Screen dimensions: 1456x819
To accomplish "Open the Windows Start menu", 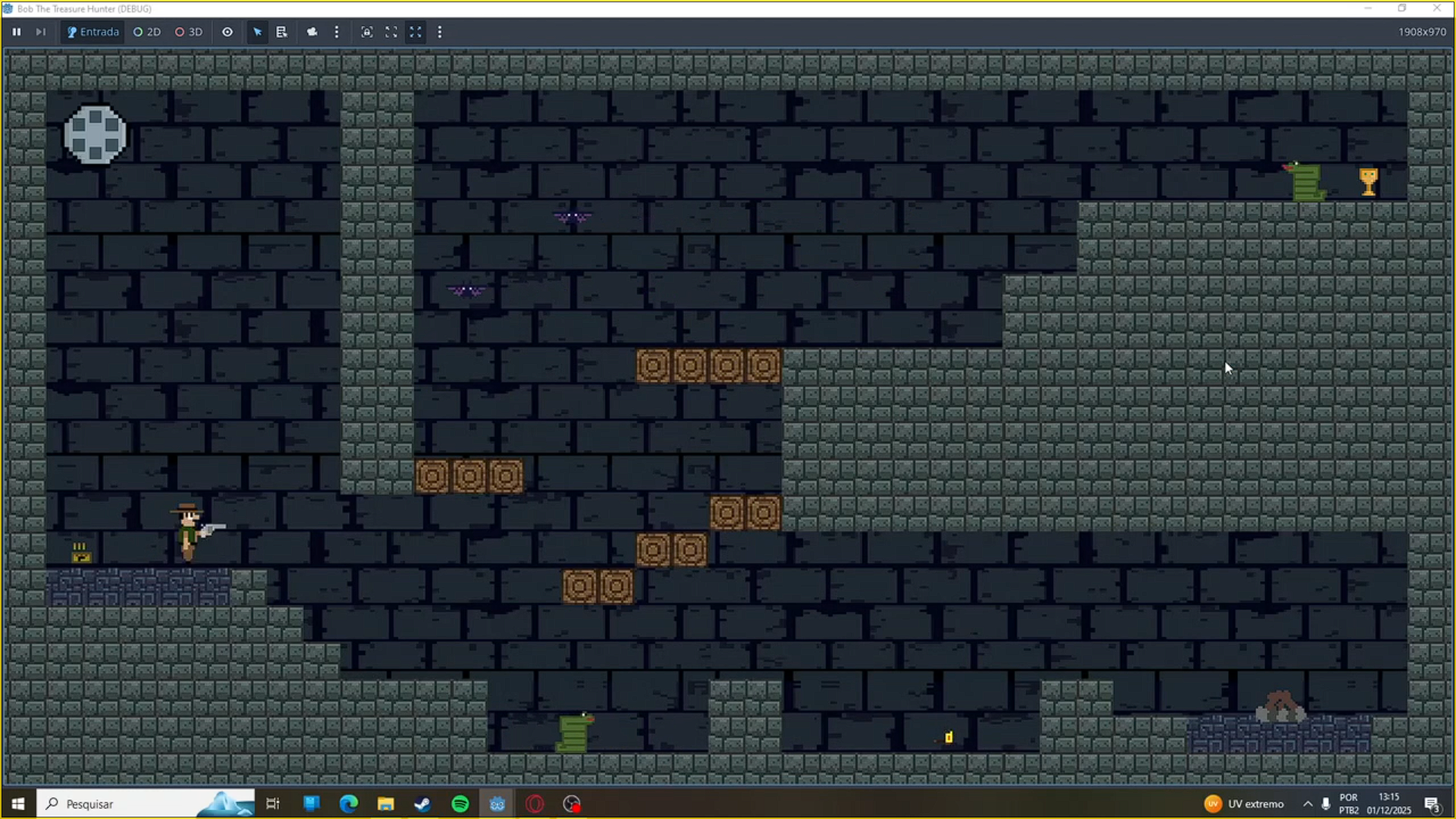I will click(17, 803).
